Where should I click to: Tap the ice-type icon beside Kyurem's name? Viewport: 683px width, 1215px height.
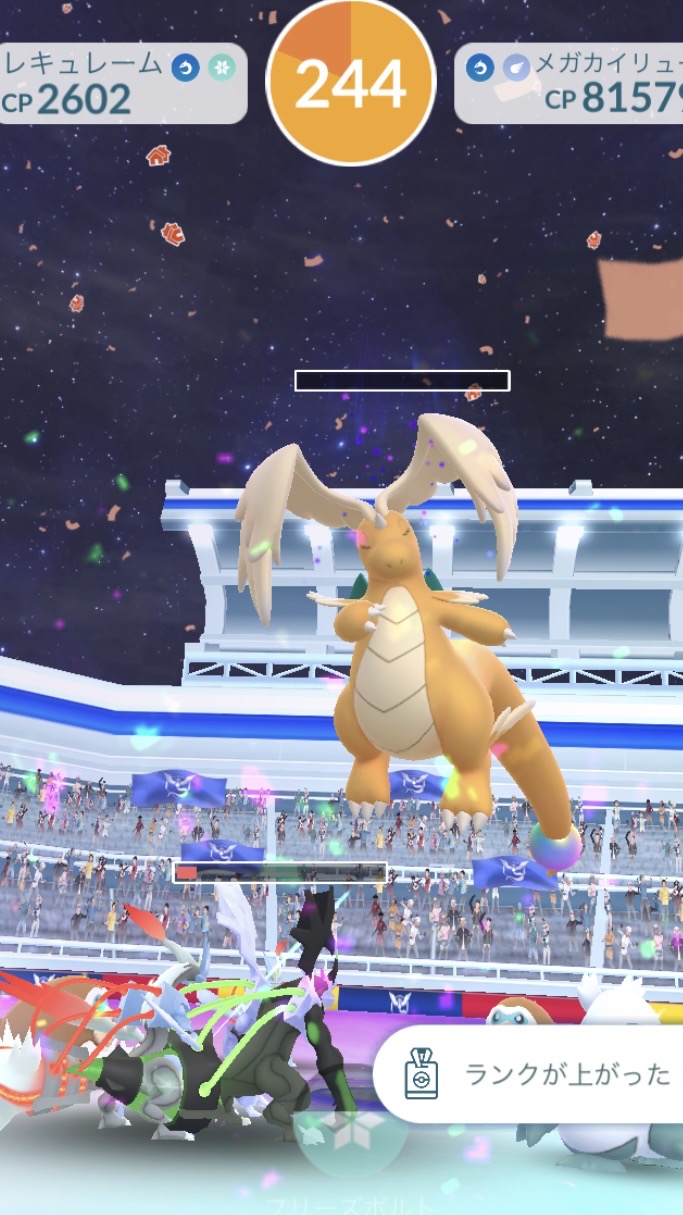point(220,68)
